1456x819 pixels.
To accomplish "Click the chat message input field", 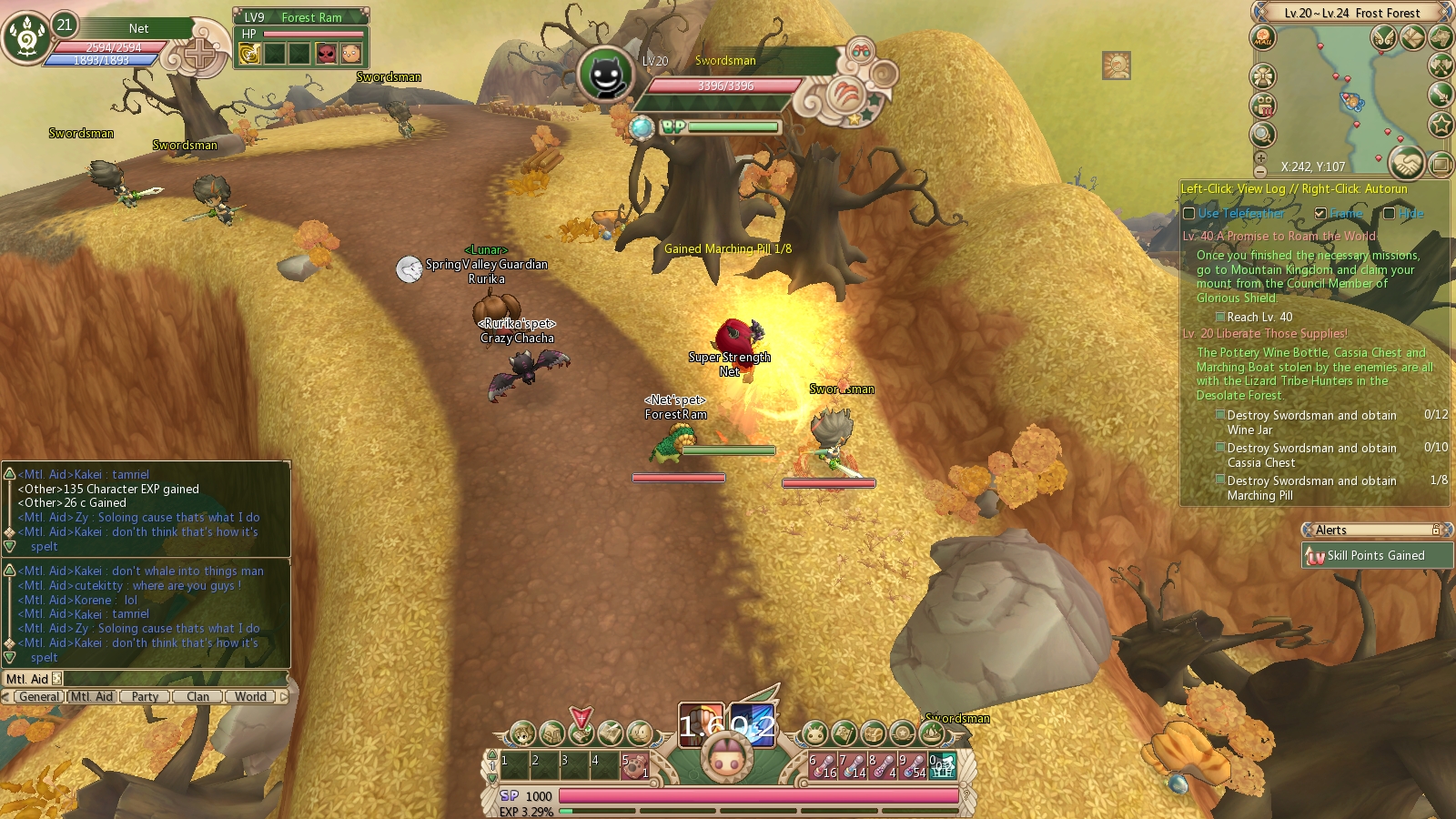I will tap(173, 679).
